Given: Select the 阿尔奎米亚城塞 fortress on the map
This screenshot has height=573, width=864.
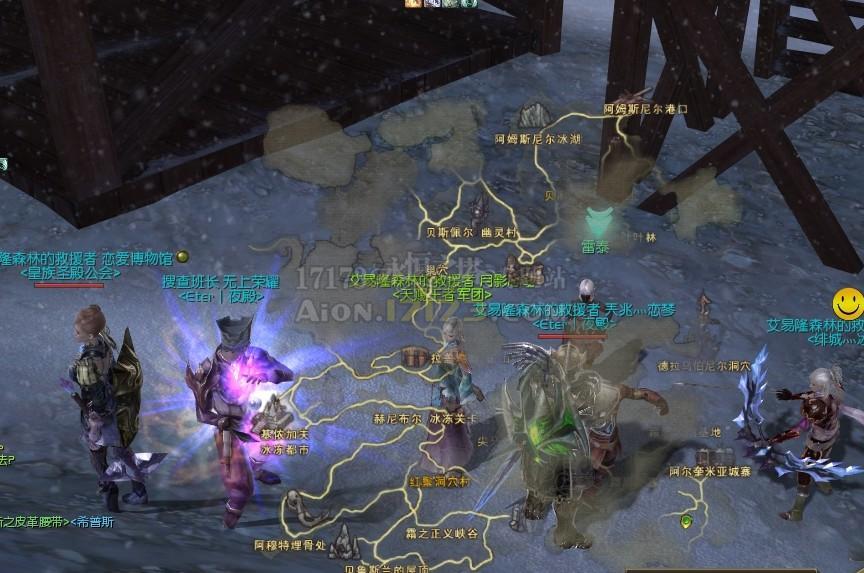Looking at the screenshot, I should 709,470.
